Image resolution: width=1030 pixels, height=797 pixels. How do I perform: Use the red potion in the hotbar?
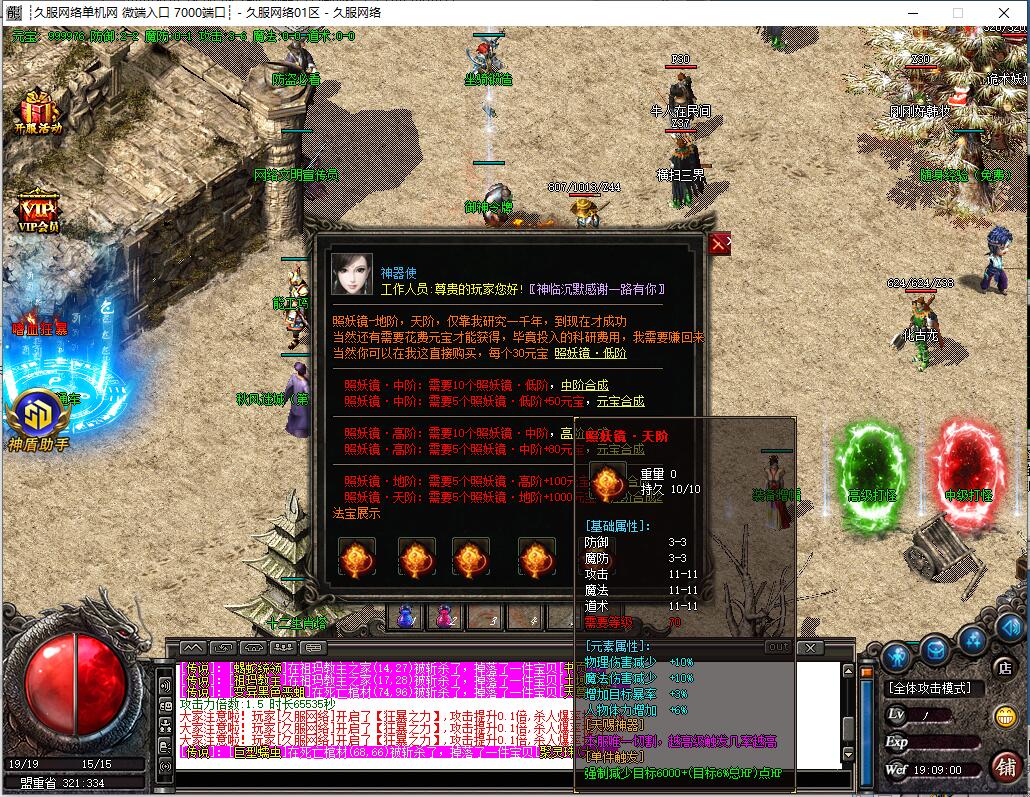coord(442,617)
